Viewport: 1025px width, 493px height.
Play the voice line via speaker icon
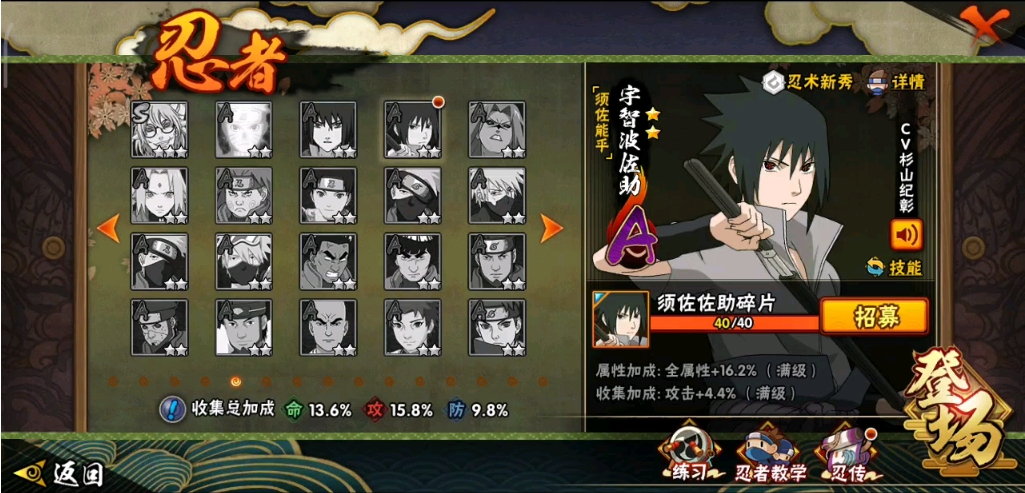(906, 235)
